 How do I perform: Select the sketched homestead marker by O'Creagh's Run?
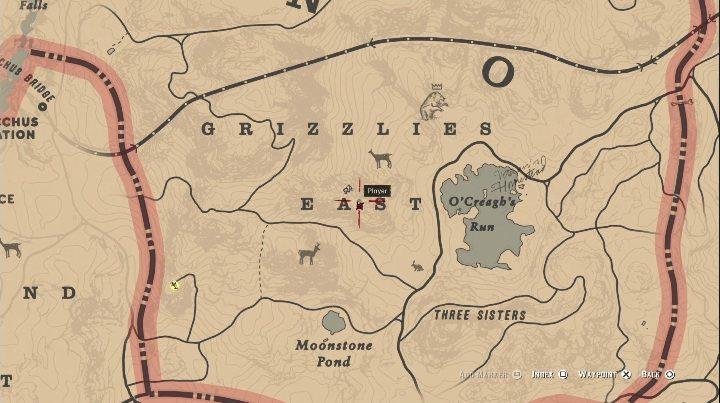click(528, 171)
